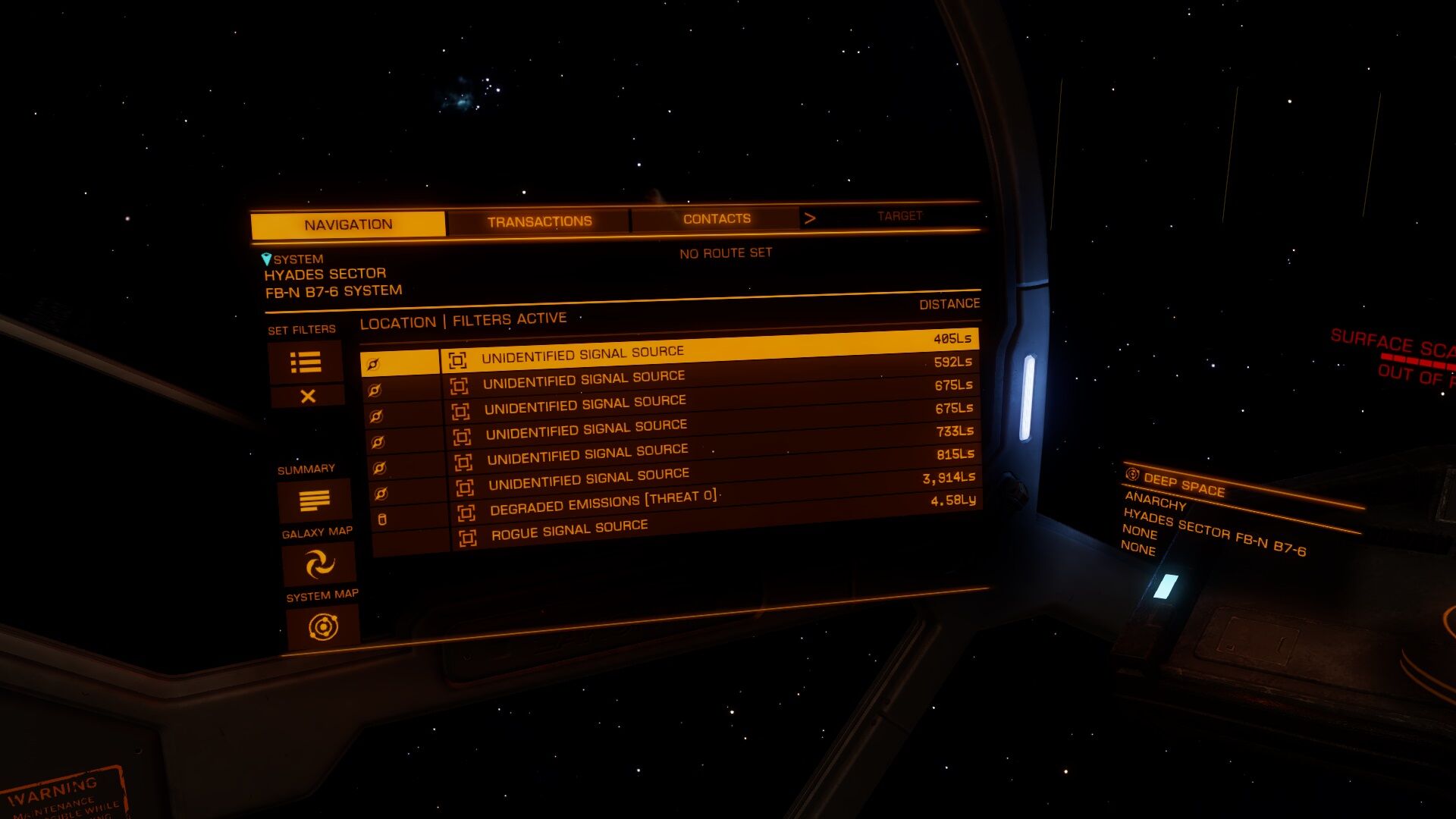Open the Contacts tab
Image resolution: width=1456 pixels, height=819 pixels.
click(716, 219)
